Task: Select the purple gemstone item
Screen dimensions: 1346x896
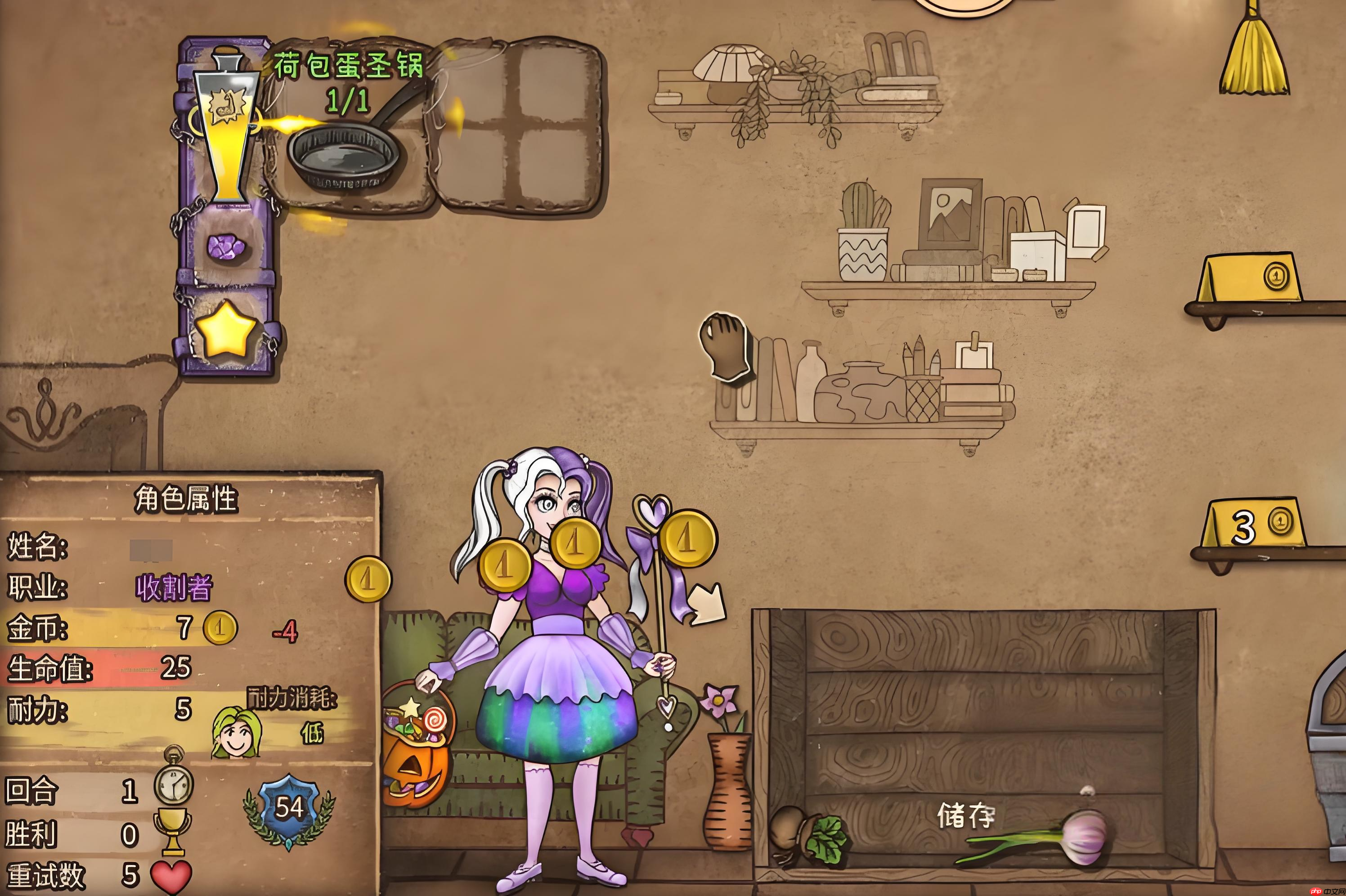Action: pos(226,247)
